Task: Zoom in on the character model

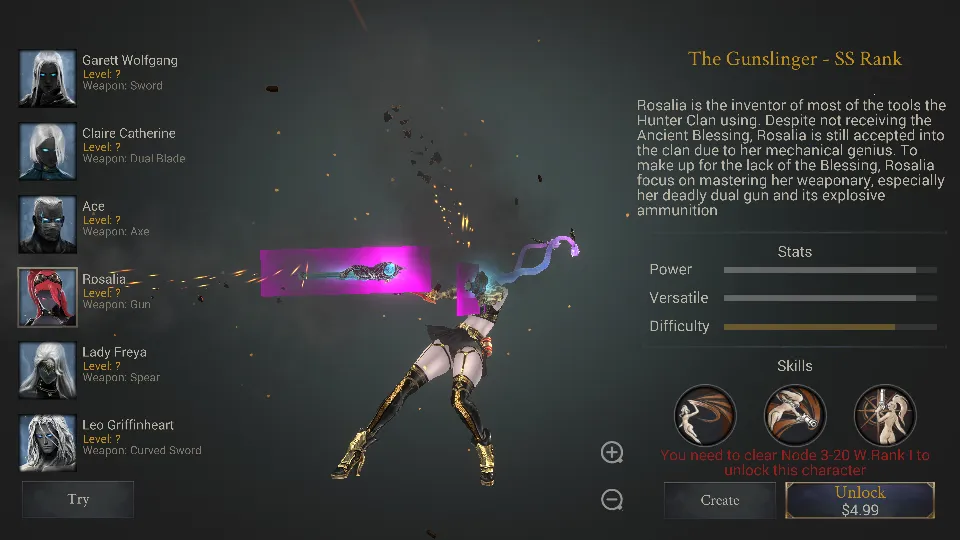Action: [x=612, y=452]
